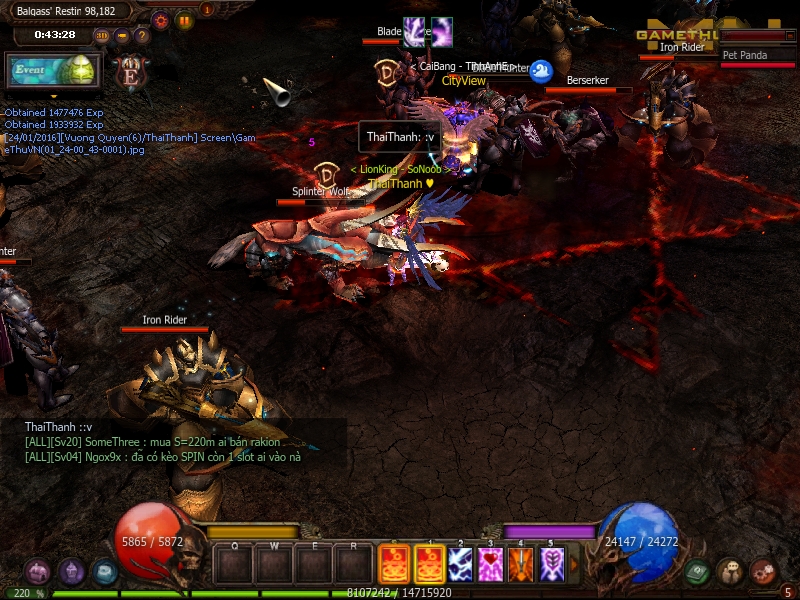Use the pink heart skill in slot 3
The width and height of the screenshot is (800, 600).
489,565
